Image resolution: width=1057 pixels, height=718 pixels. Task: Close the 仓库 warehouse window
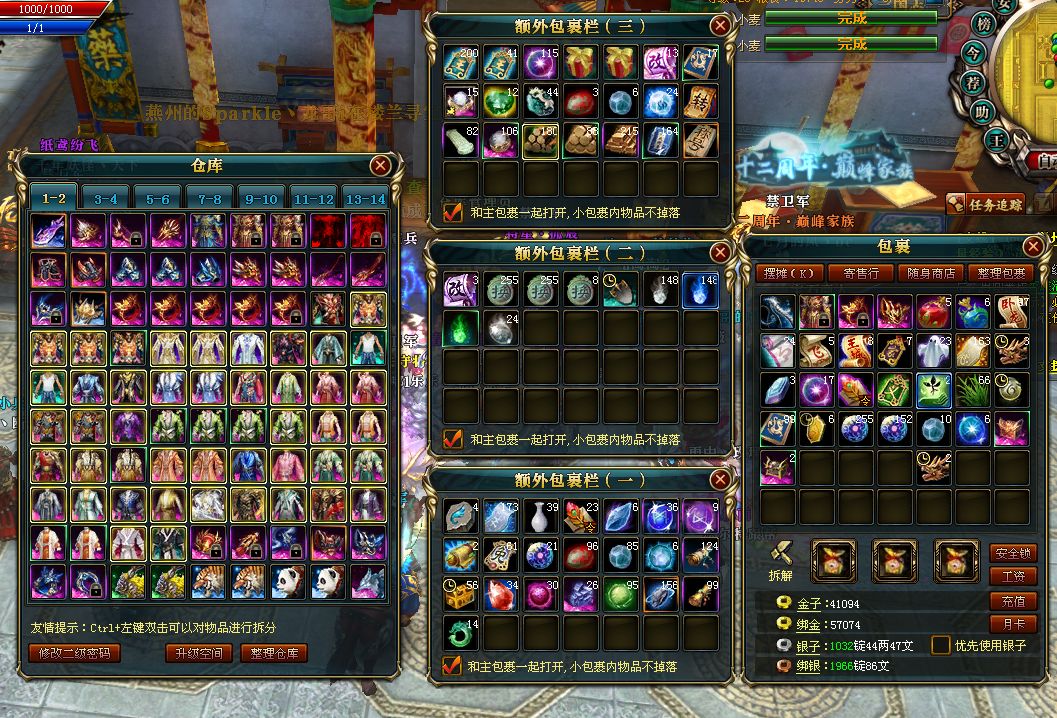click(x=380, y=166)
